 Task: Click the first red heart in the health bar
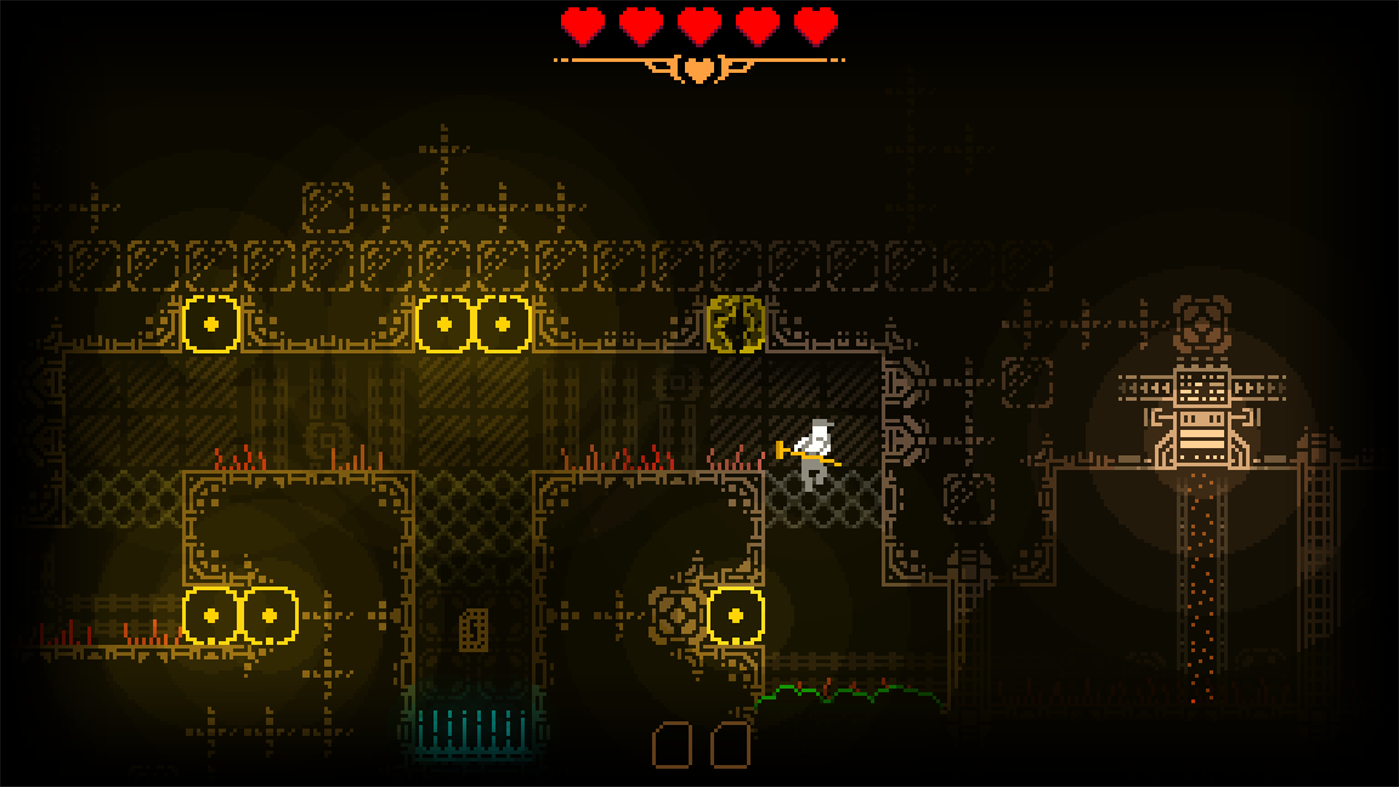click(x=580, y=25)
